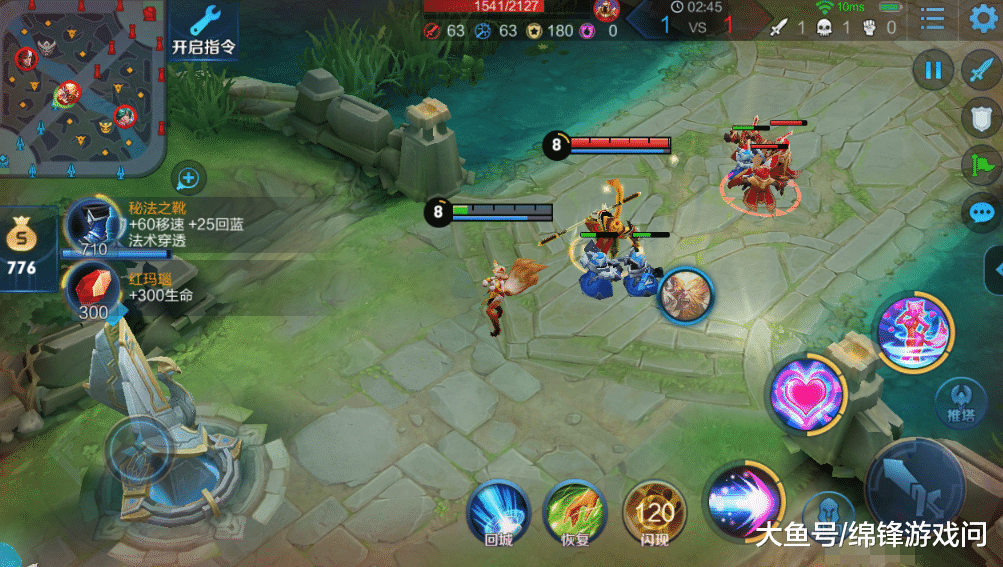The width and height of the screenshot is (1003, 567).
Task: Open the shop via gold coin 776
Action: pos(21,250)
